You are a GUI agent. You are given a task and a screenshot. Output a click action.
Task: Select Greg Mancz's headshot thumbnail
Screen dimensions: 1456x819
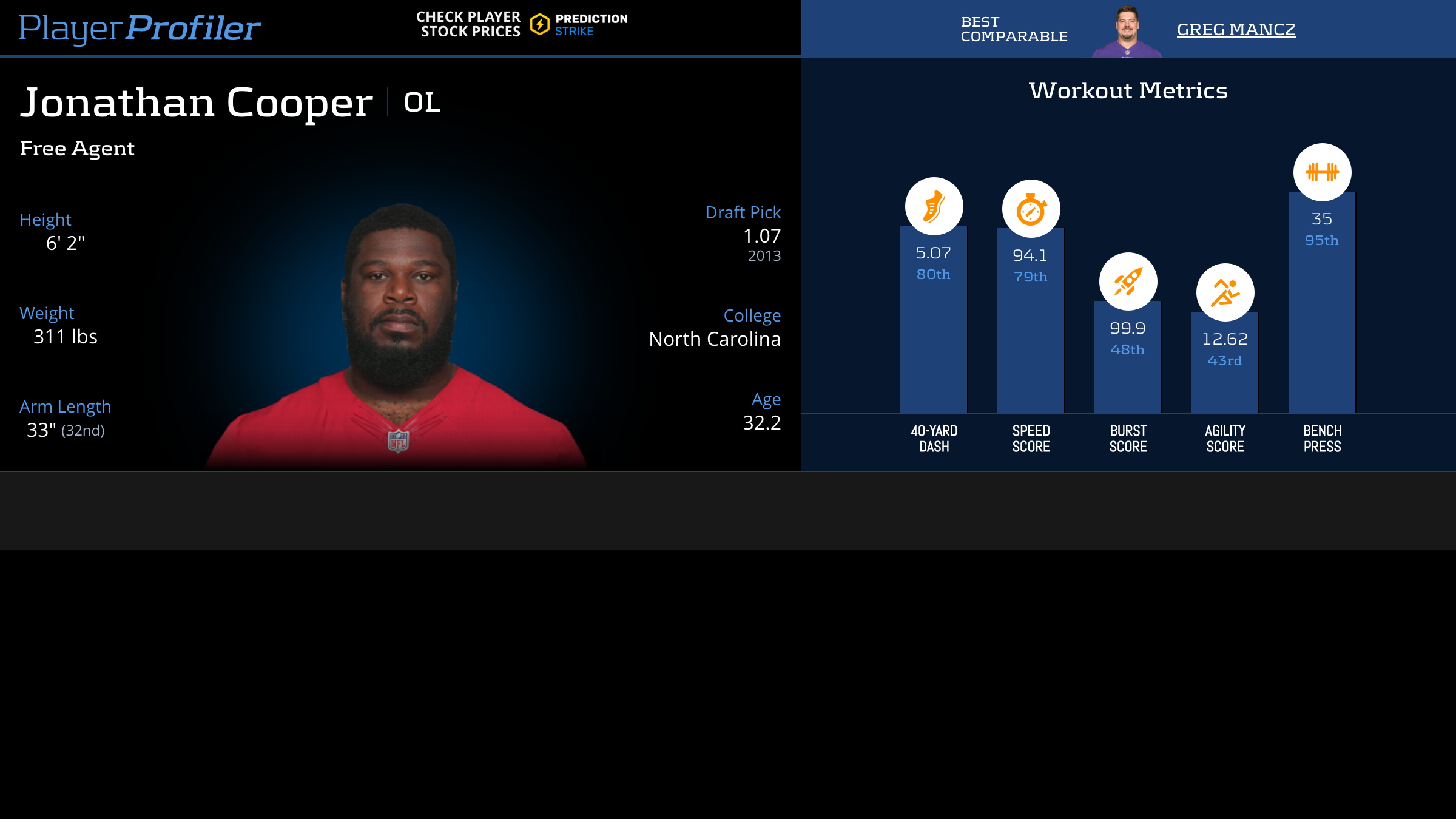pos(1127,33)
